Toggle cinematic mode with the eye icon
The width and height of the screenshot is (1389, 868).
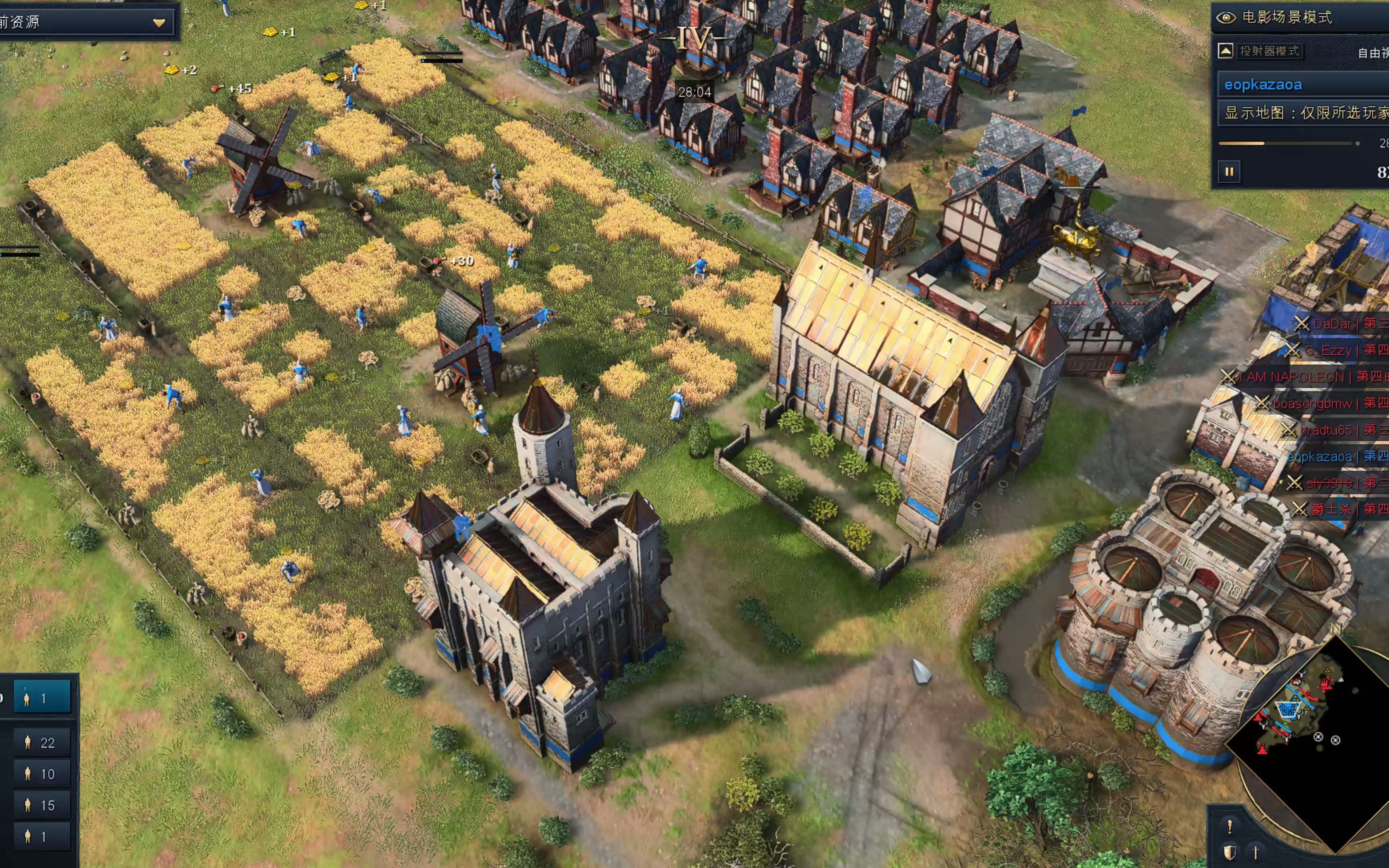click(1225, 18)
